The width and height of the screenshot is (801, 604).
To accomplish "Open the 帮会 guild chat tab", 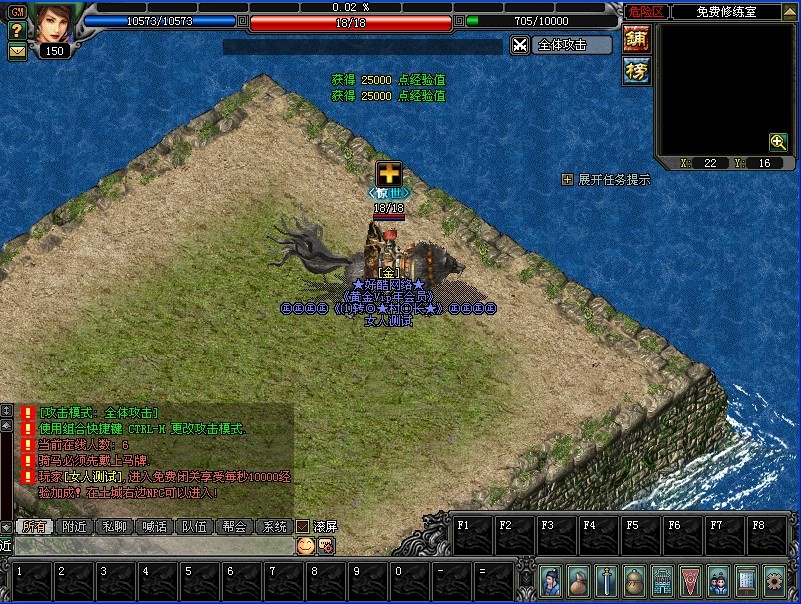I will (x=234, y=527).
